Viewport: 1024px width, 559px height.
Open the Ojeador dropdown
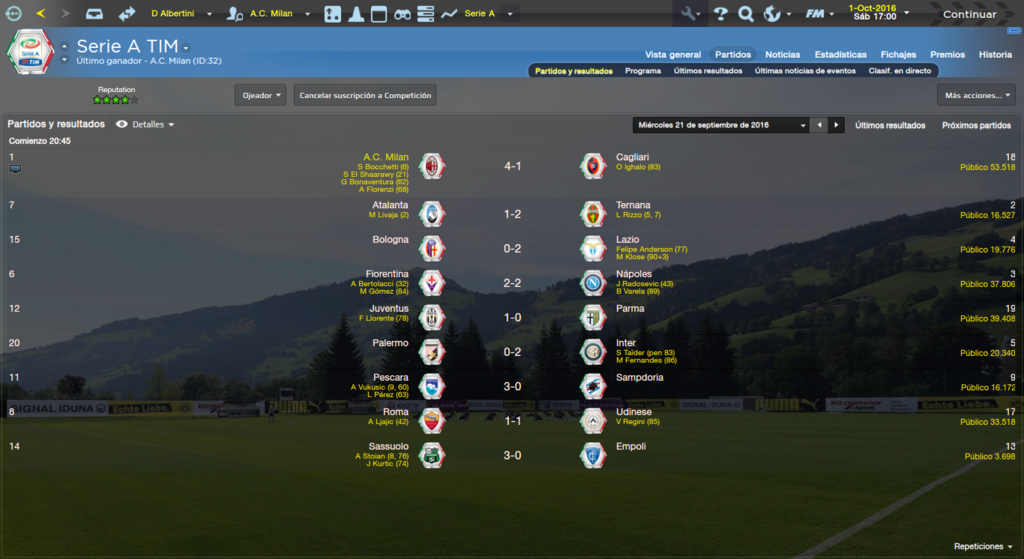[x=260, y=95]
